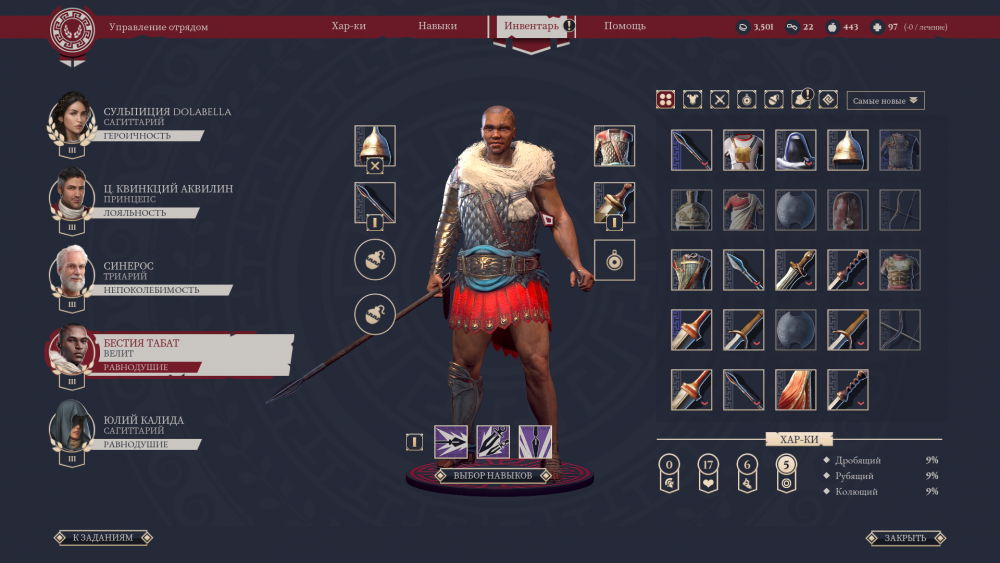Open the Самые новые sort dropdown
The width and height of the screenshot is (1000, 563).
885,100
